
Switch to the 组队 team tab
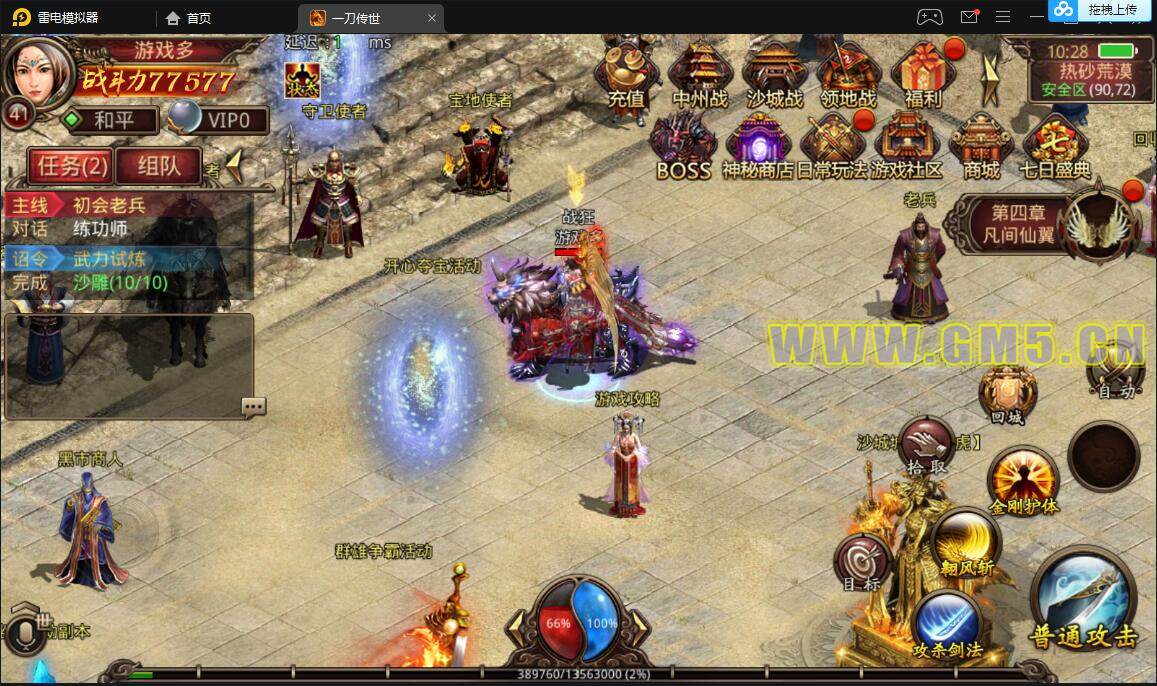[159, 166]
